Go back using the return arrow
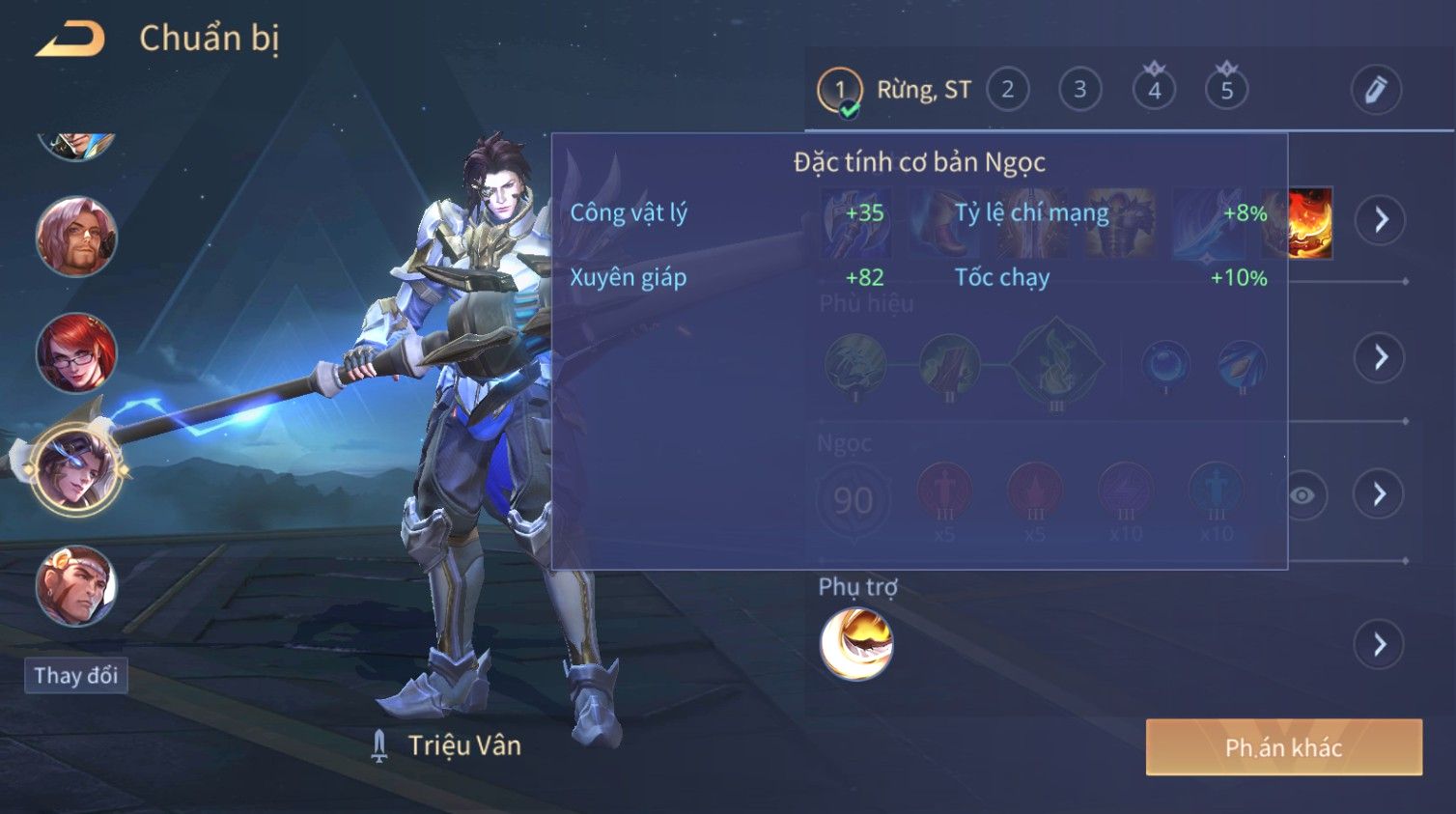Viewport: 1456px width, 814px height. point(70,40)
